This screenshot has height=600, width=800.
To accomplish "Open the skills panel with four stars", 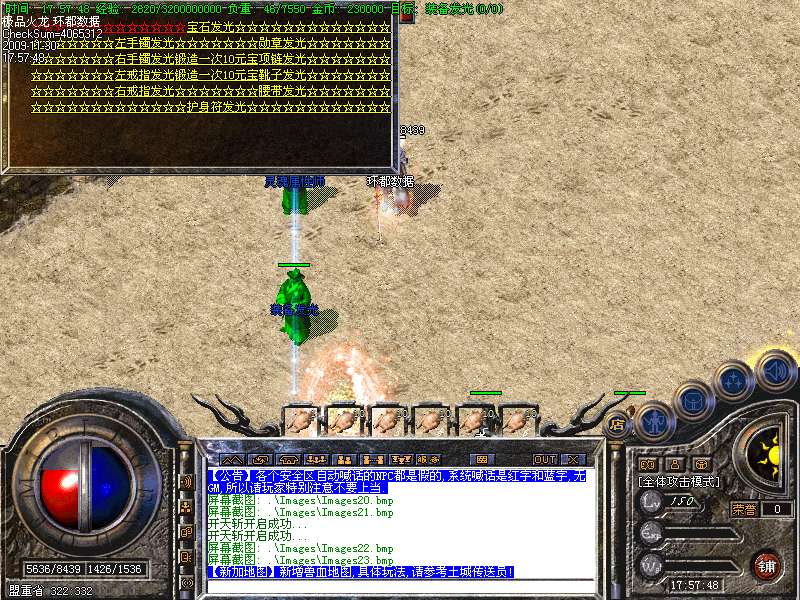I will click(x=734, y=381).
